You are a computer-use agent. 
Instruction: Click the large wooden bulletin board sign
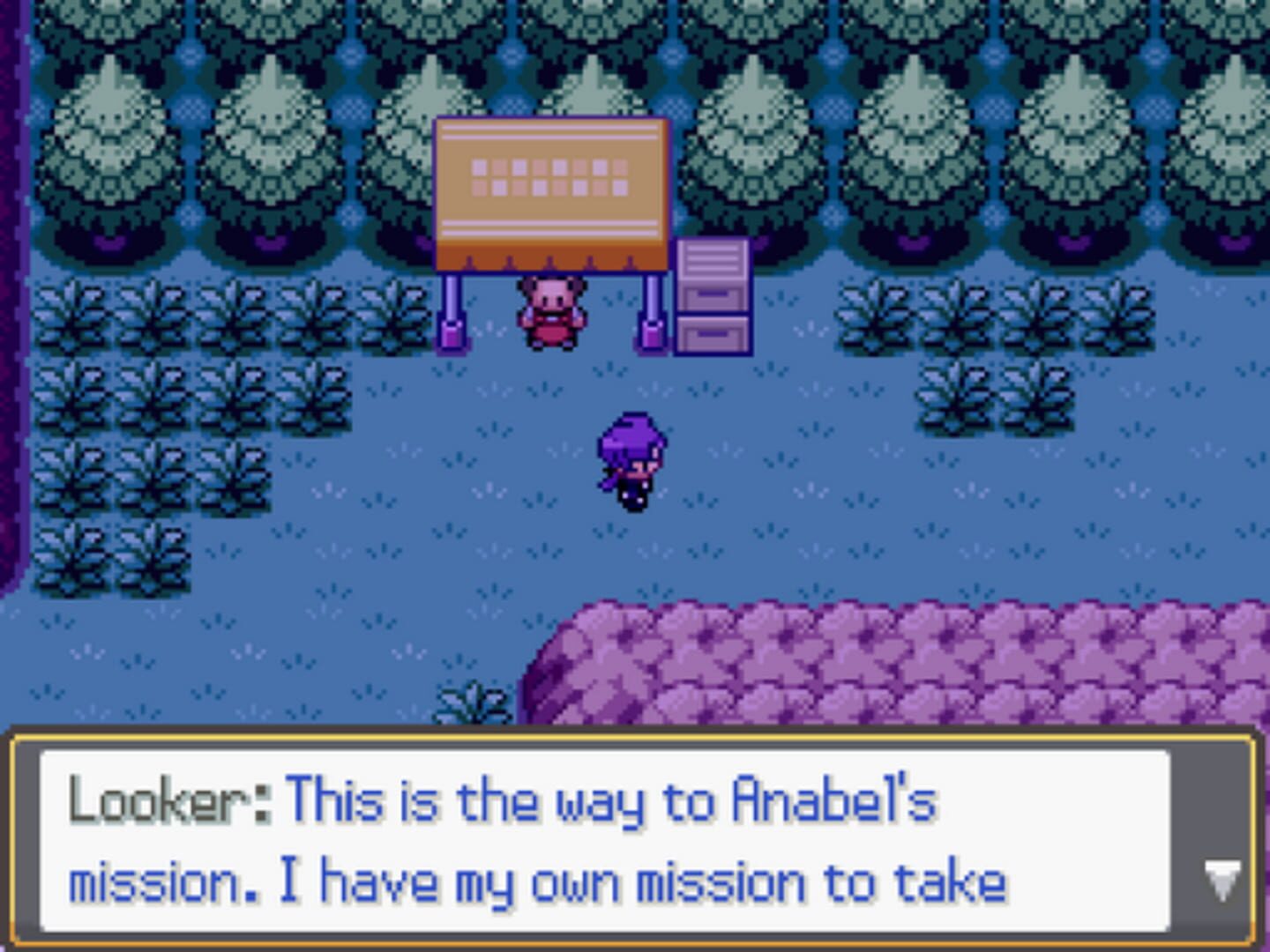pos(552,190)
